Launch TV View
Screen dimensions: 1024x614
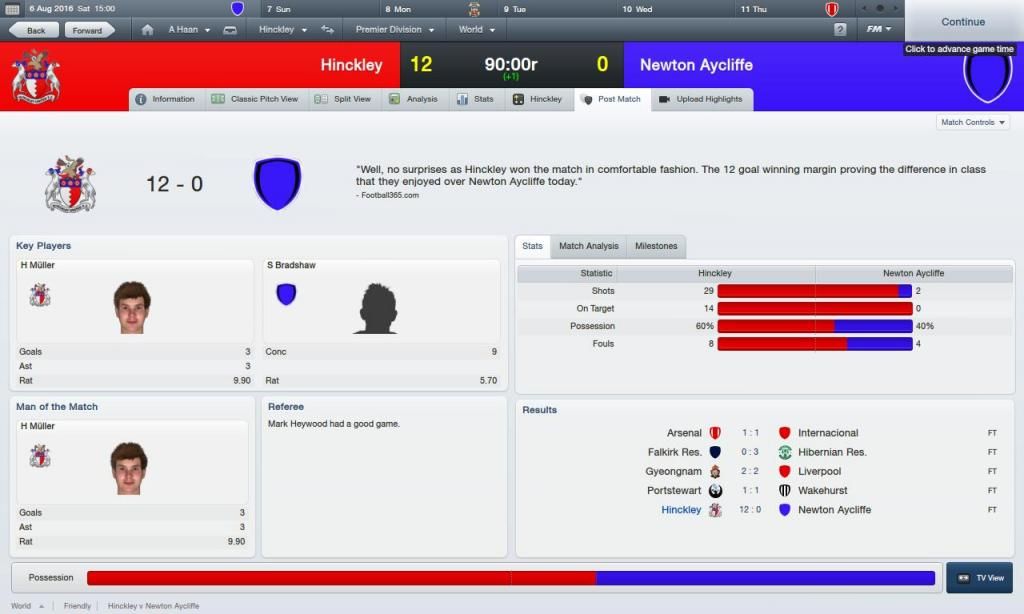(x=979, y=578)
